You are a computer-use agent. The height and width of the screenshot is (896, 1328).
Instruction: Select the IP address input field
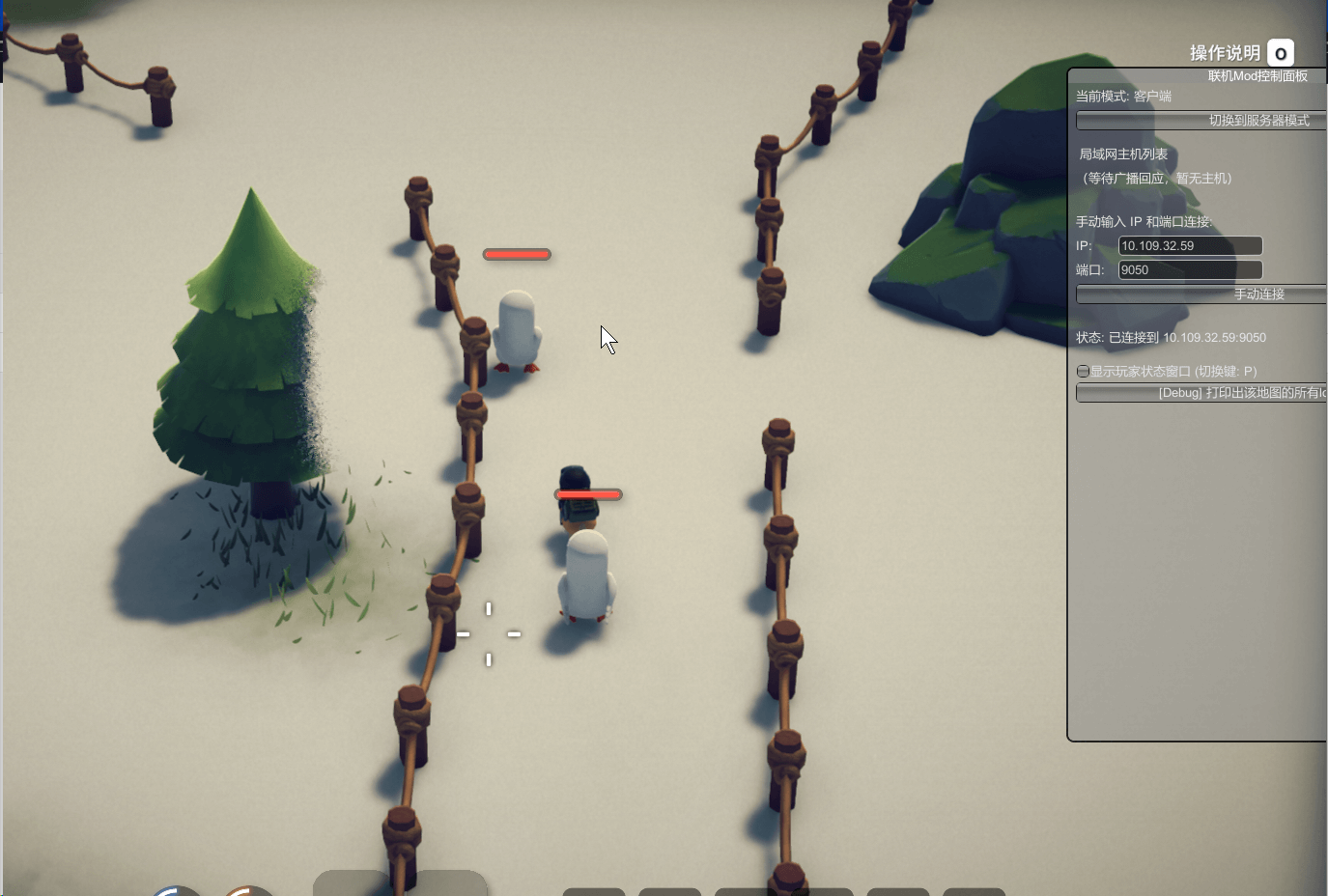(x=1190, y=246)
